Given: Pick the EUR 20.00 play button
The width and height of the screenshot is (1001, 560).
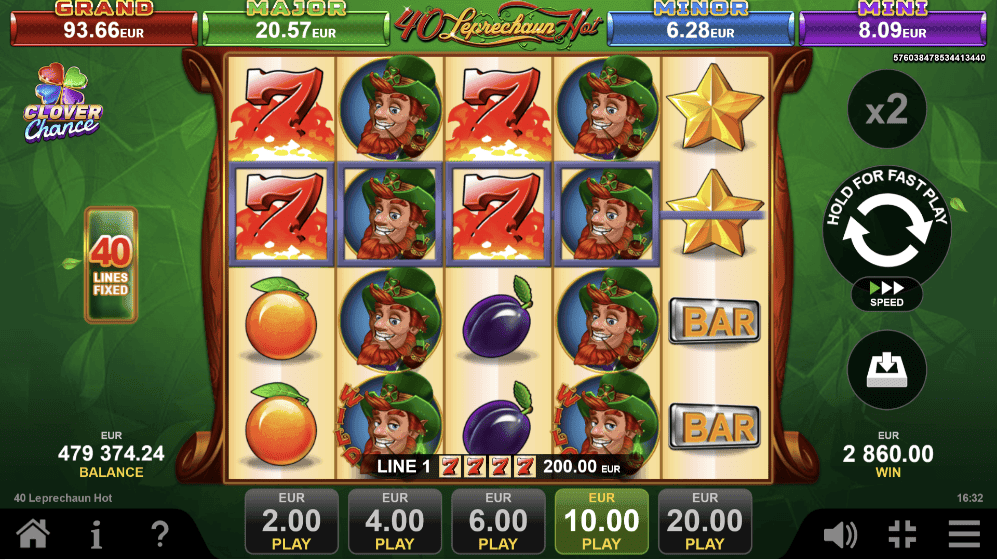Looking at the screenshot, I should 705,521.
